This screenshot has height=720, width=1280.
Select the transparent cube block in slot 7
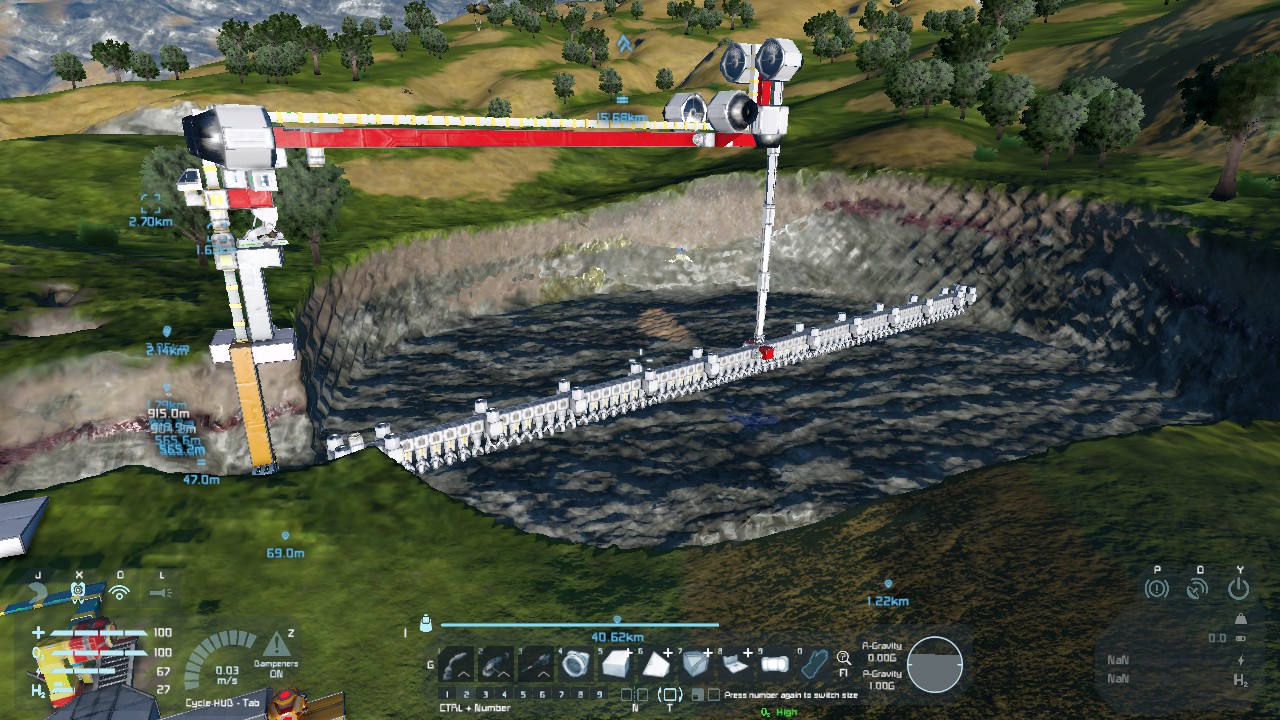click(x=695, y=663)
